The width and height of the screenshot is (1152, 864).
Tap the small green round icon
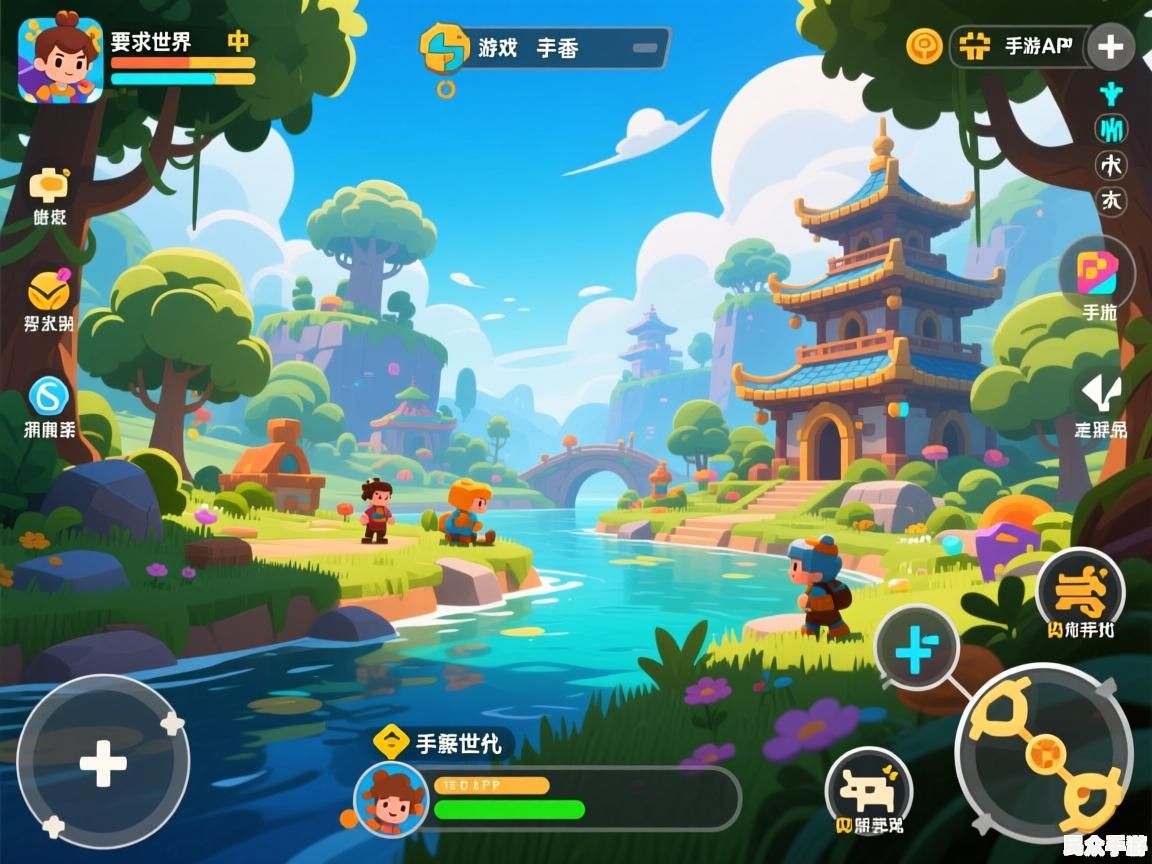click(1110, 129)
